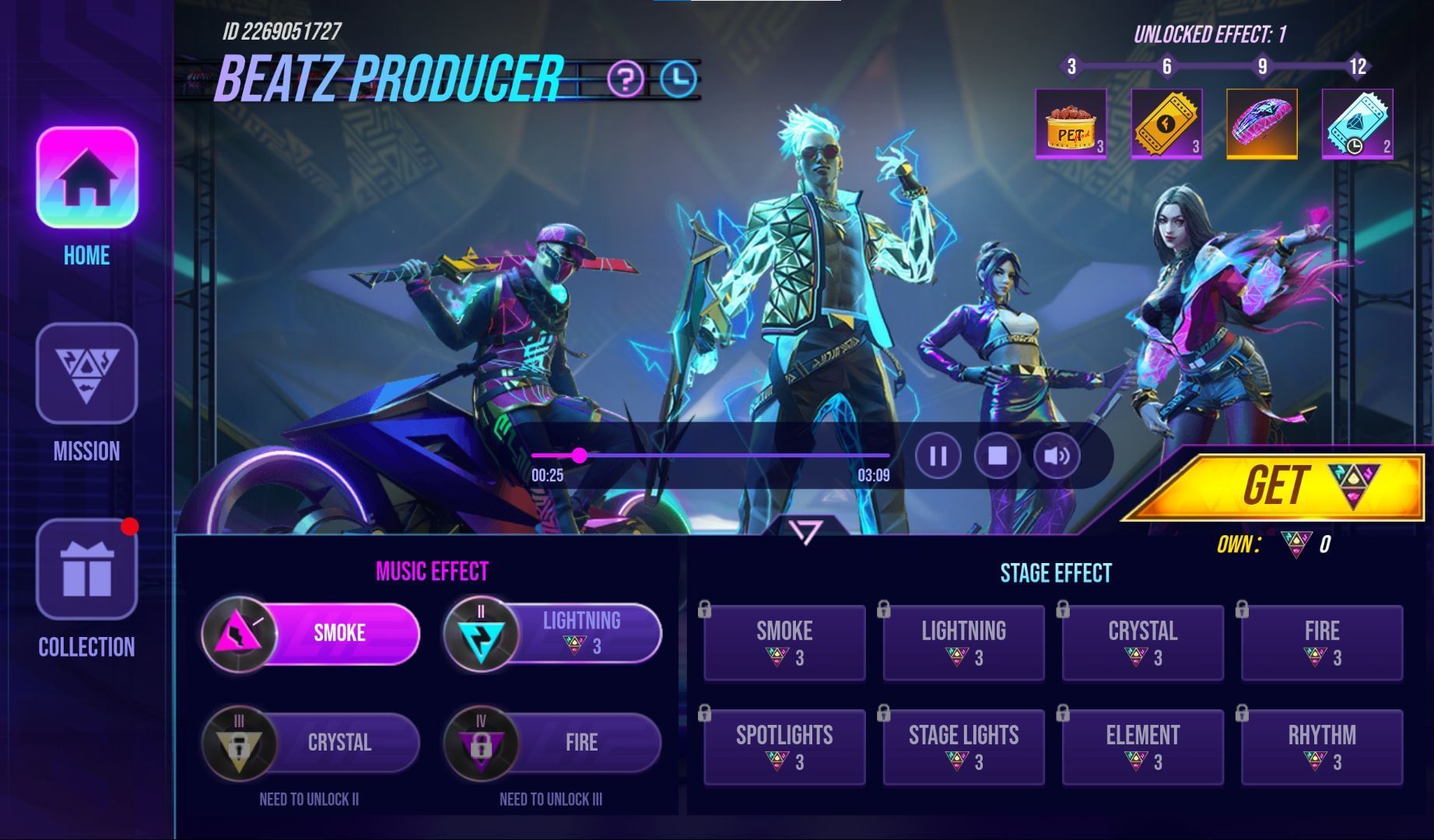
Task: Switch to the Mission tab
Action: pos(86,374)
